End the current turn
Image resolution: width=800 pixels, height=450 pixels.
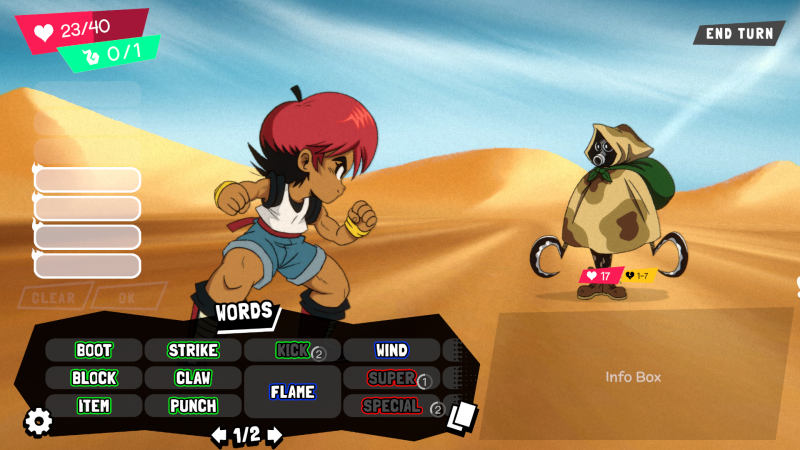739,33
